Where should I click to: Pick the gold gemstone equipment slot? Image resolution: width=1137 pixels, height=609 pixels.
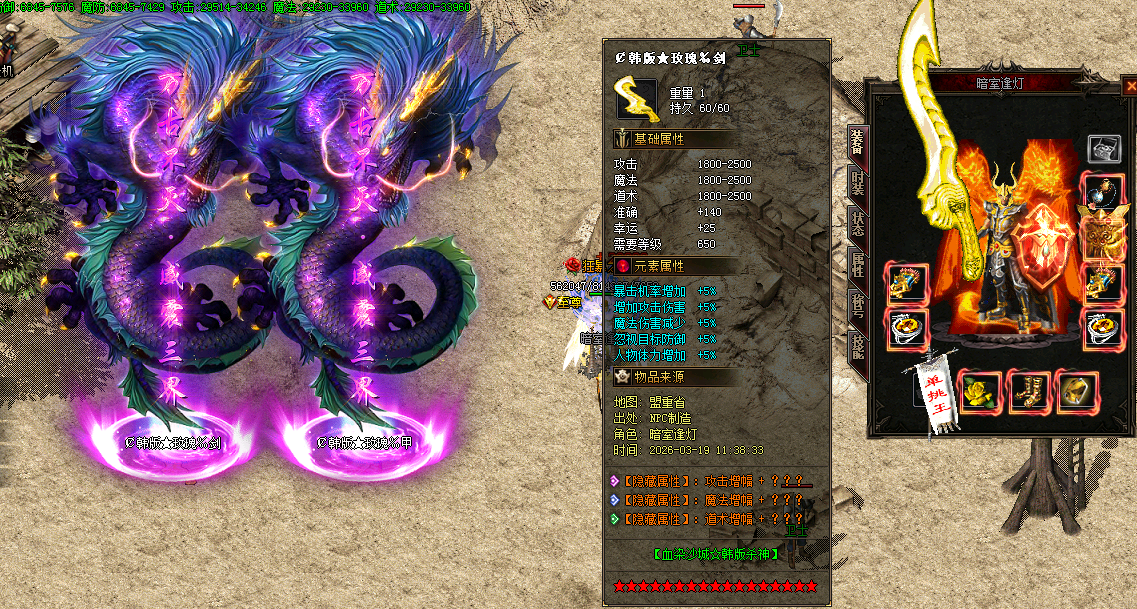[1076, 390]
